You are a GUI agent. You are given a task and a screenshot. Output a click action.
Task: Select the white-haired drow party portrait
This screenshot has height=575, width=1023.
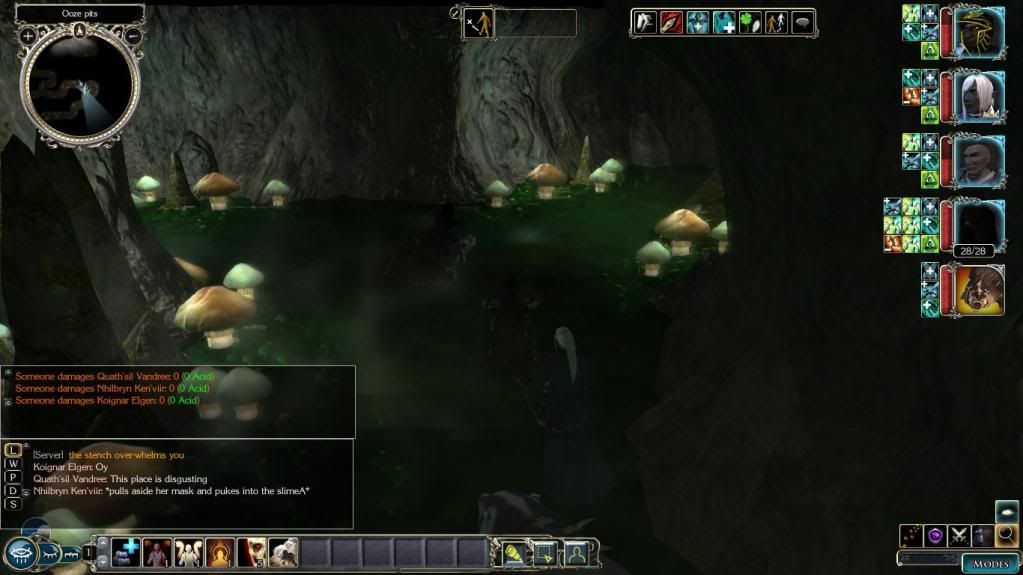tap(978, 96)
